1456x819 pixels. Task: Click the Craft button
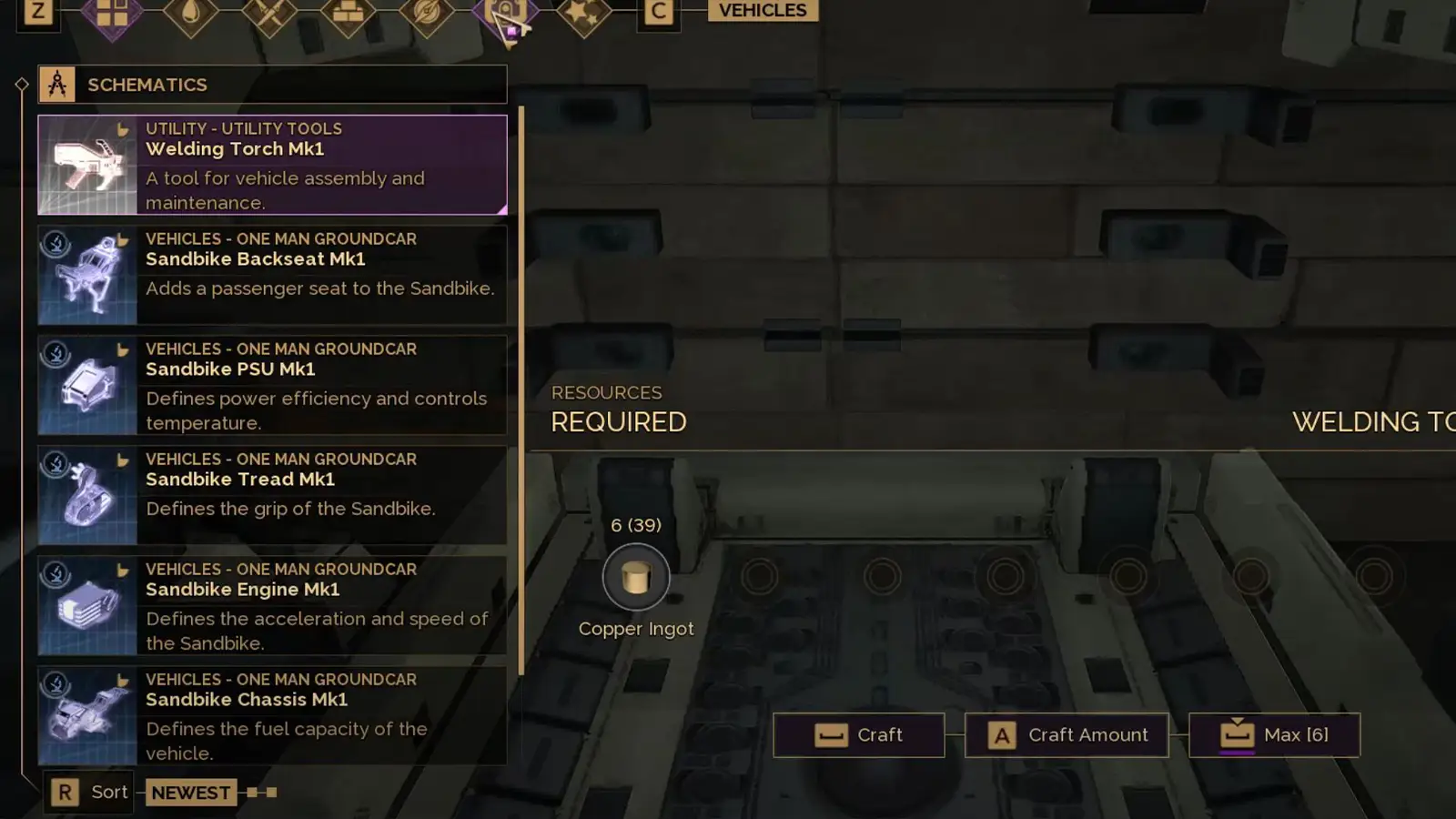pyautogui.click(x=858, y=735)
